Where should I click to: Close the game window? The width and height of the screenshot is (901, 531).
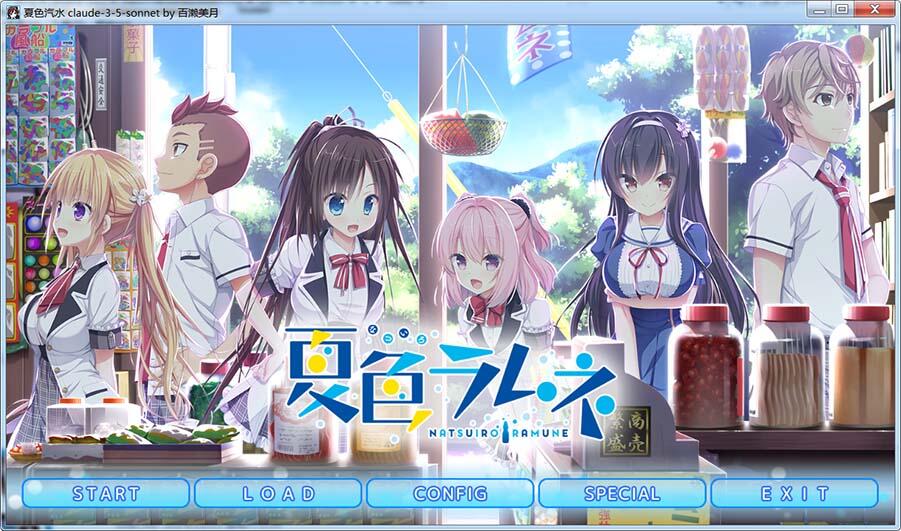[x=874, y=9]
